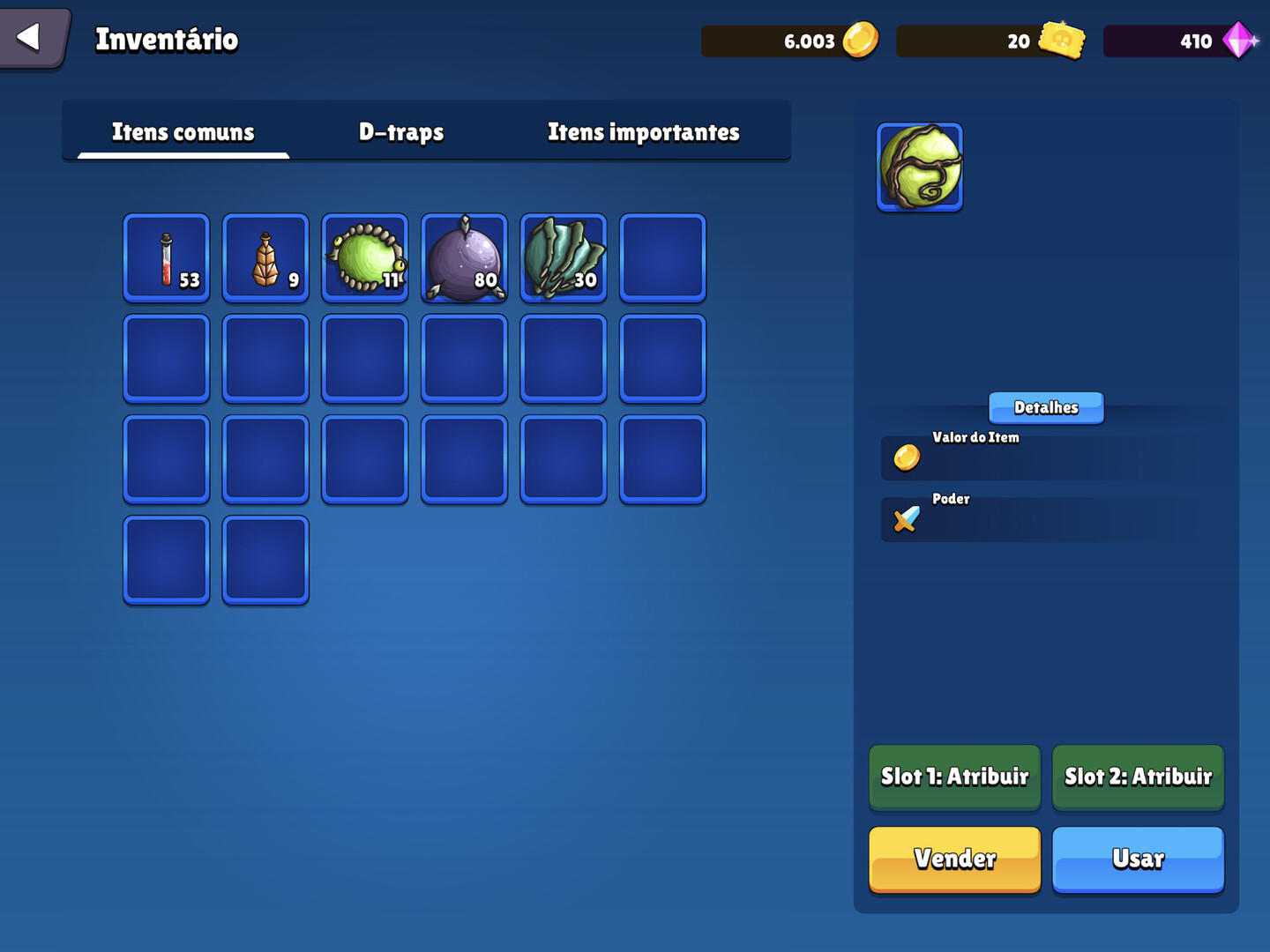The height and width of the screenshot is (952, 1270).
Task: Click the back arrow to leave inventory
Action: pyautogui.click(x=30, y=35)
